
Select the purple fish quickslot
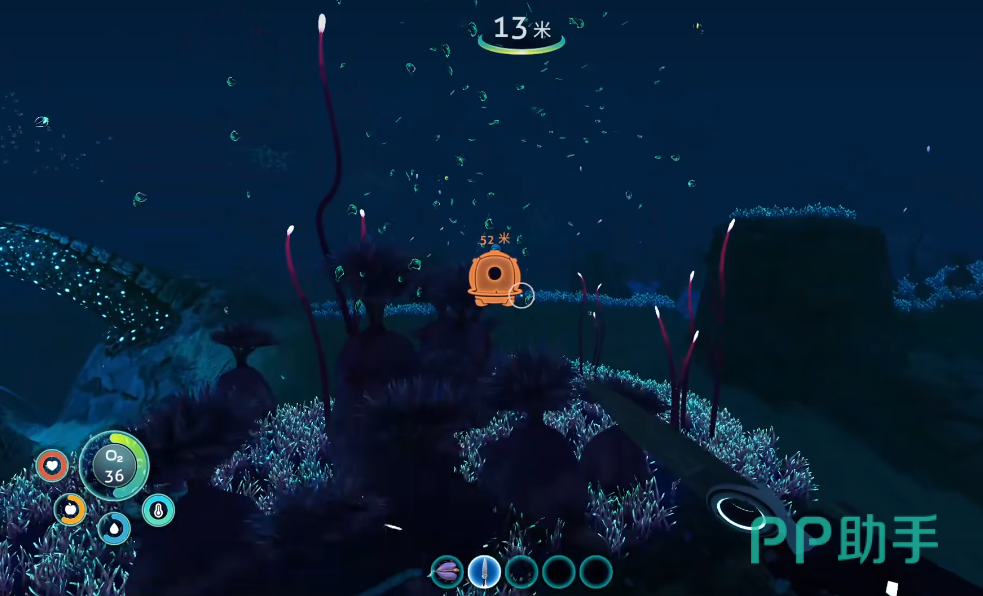pyautogui.click(x=447, y=572)
